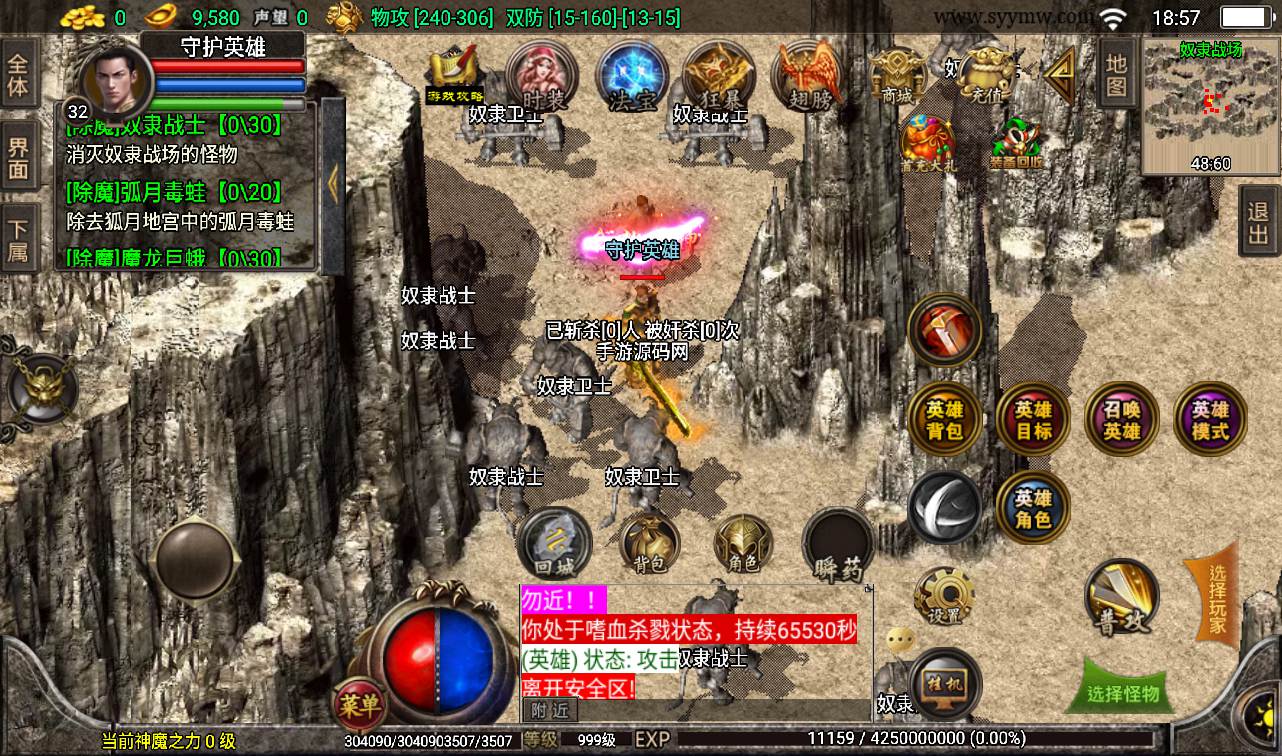This screenshot has height=756, width=1282.
Task: Click the 奴隶战场 minimap
Action: coord(1210,106)
